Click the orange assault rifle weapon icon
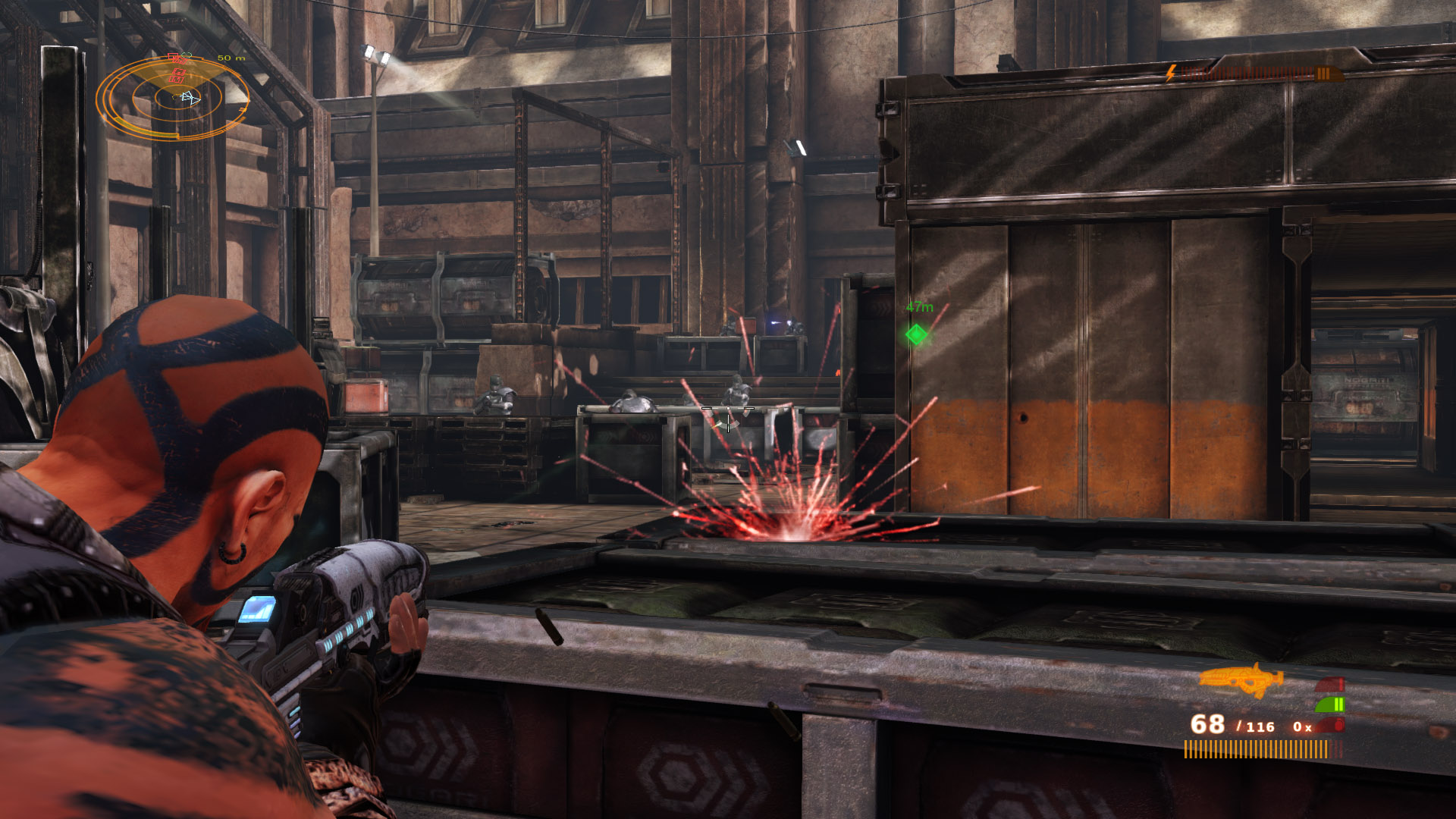The image size is (1456, 819). click(x=1241, y=679)
